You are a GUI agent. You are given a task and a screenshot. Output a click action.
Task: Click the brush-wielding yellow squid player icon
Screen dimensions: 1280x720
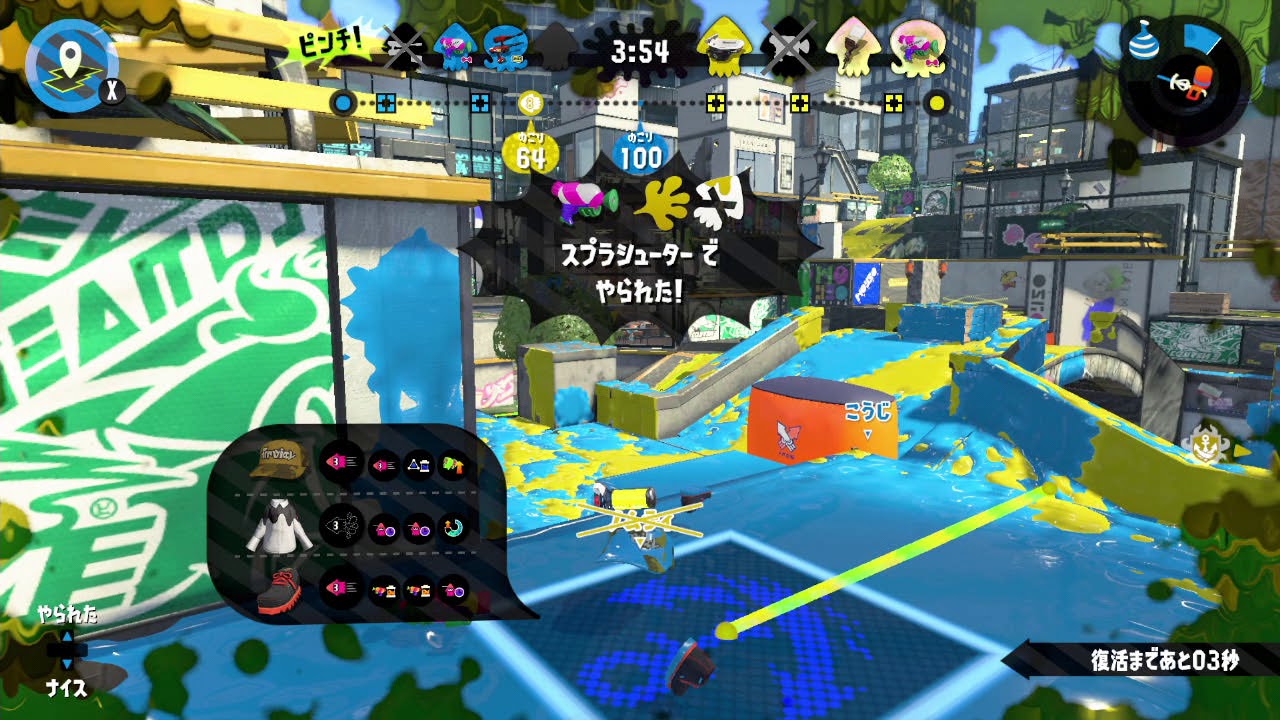coord(853,48)
